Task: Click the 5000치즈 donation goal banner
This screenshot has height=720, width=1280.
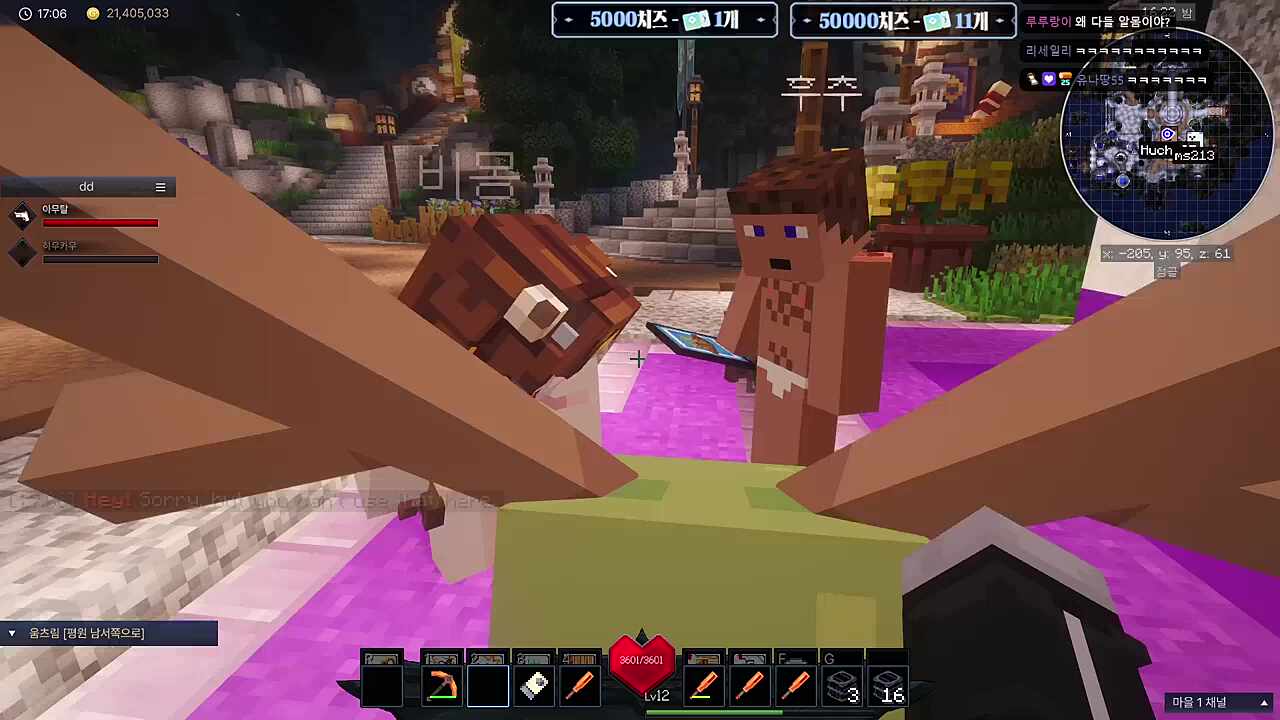Action: pyautogui.click(x=664, y=20)
